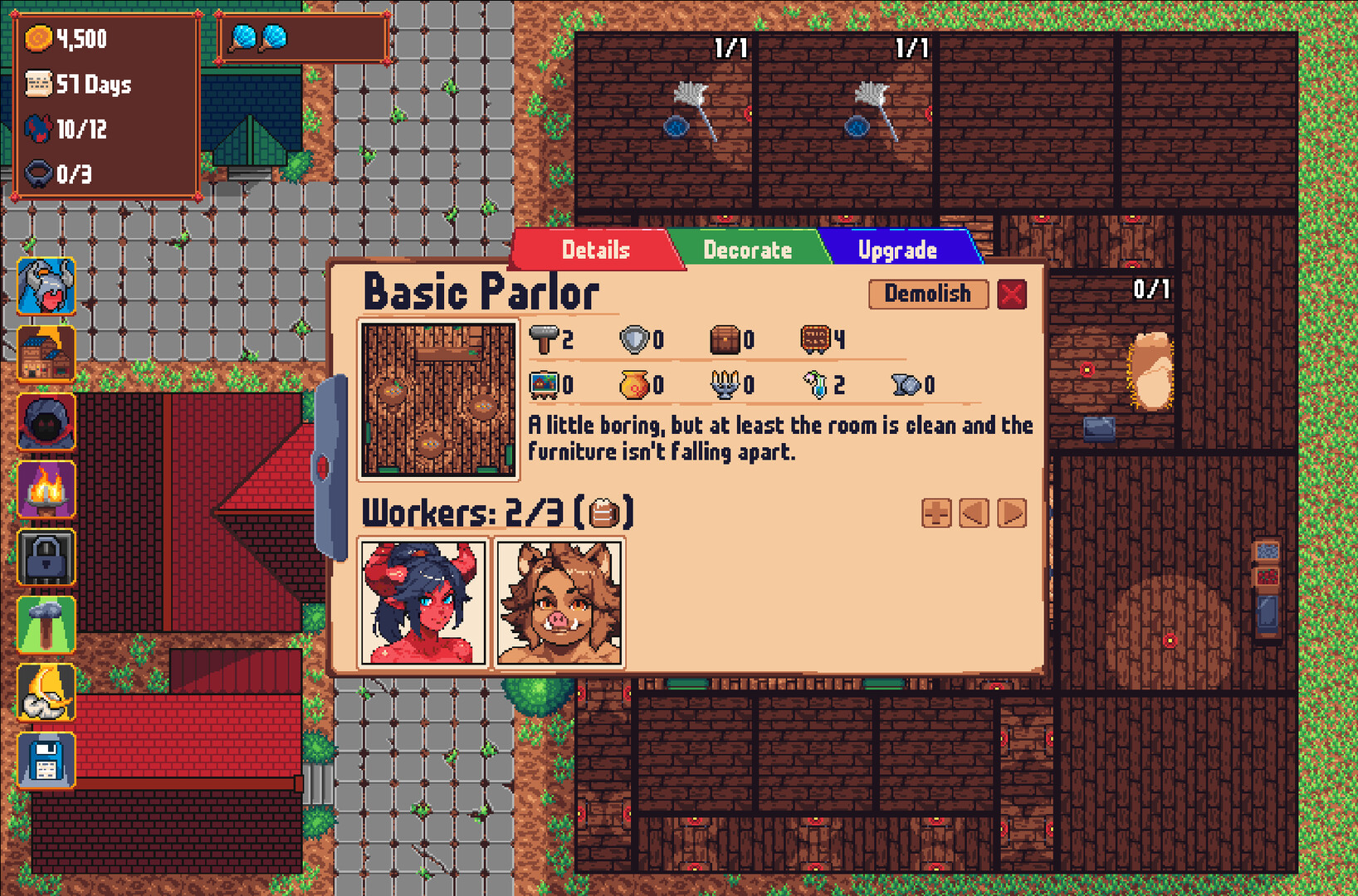Switch to the Upgrade tab
This screenshot has width=1358, height=896.
click(x=897, y=250)
